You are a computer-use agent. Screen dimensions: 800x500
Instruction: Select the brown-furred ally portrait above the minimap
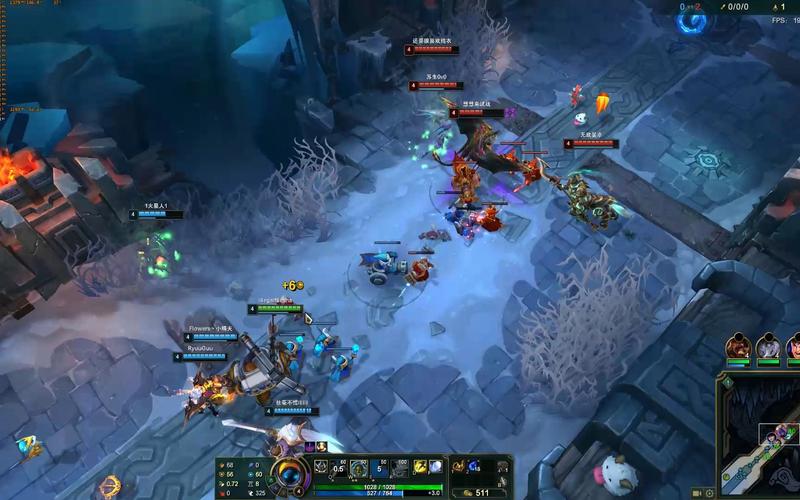(739, 347)
